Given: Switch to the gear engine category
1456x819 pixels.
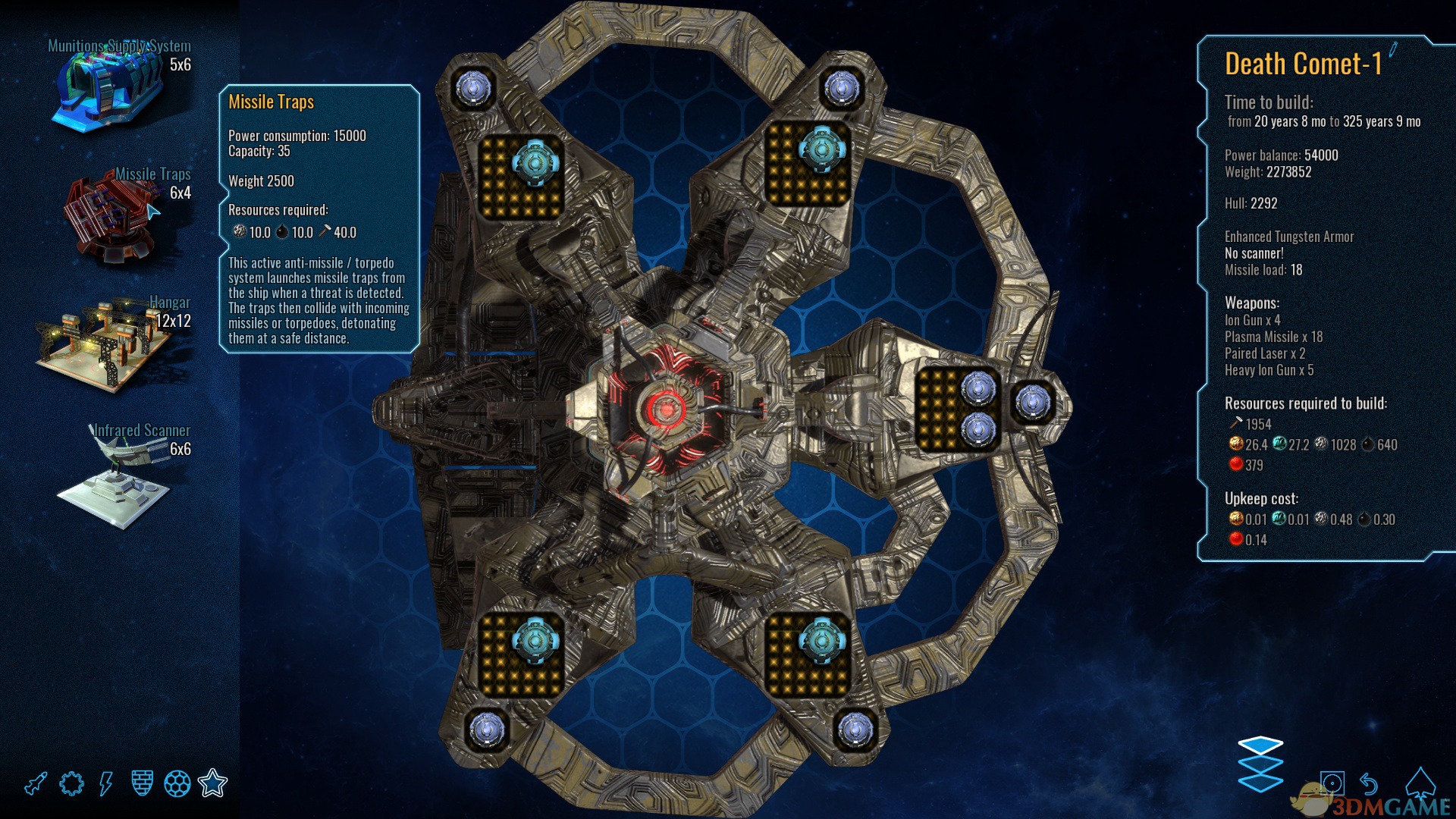Looking at the screenshot, I should [71, 783].
